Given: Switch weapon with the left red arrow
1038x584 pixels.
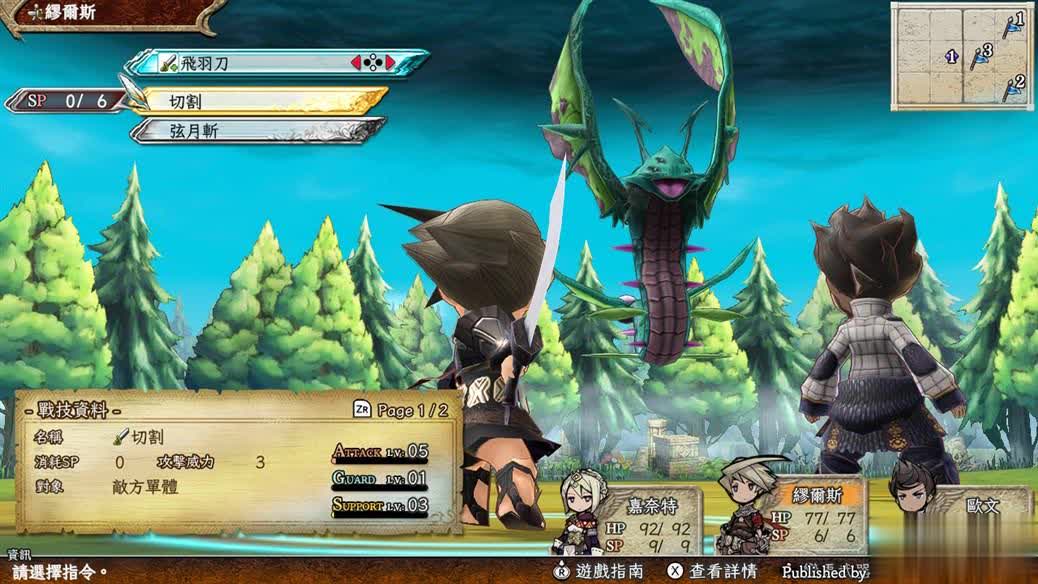Looking at the screenshot, I should [x=355, y=63].
